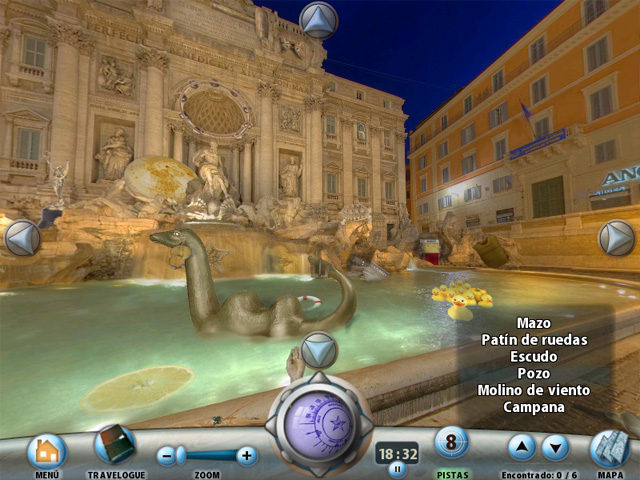Open the Menú home button

[46, 451]
